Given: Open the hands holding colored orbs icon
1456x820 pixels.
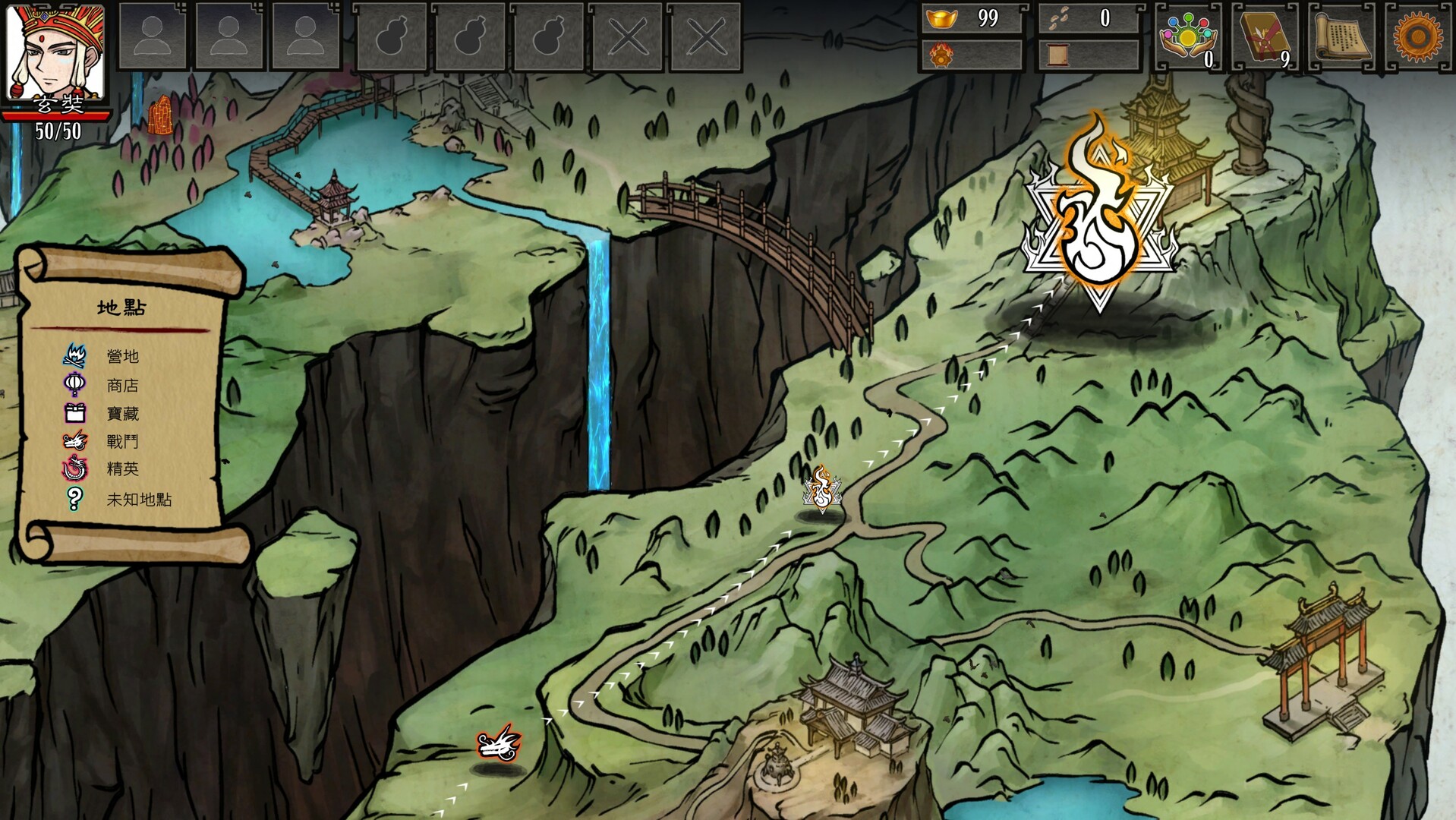Looking at the screenshot, I should click(x=1187, y=36).
